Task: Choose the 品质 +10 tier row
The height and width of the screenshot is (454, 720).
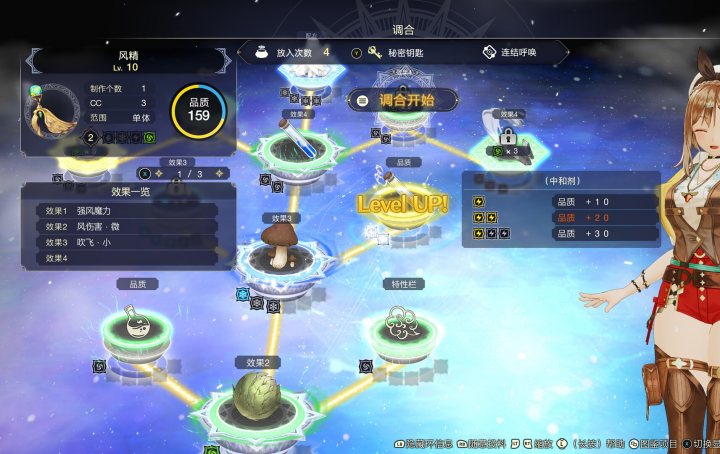Action: click(561, 201)
